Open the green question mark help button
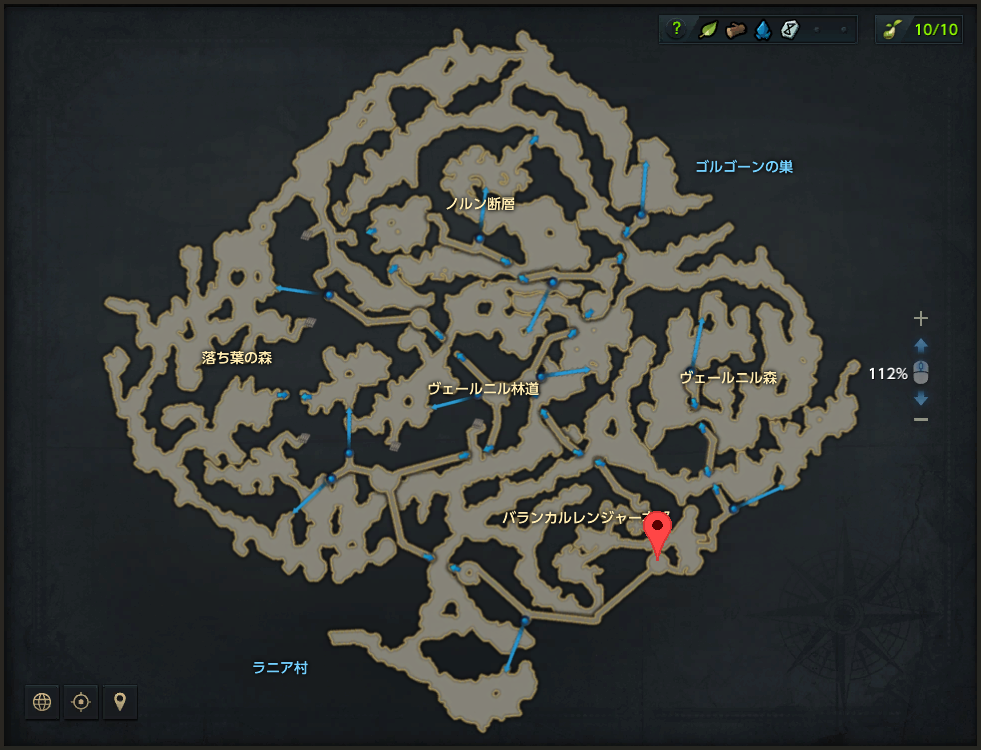Image resolution: width=981 pixels, height=750 pixels. [x=677, y=29]
